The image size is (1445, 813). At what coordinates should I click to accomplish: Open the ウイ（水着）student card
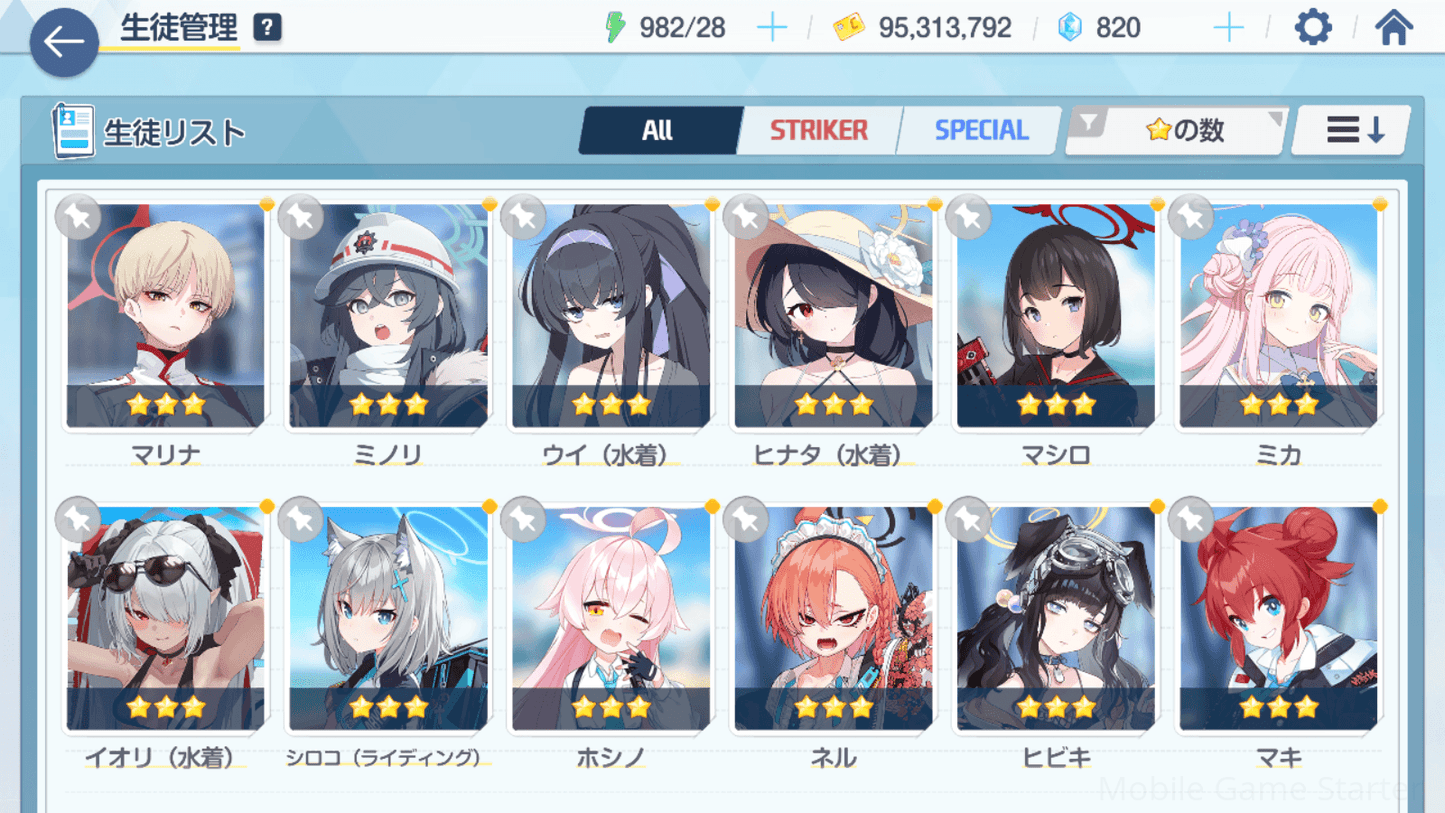pyautogui.click(x=611, y=315)
